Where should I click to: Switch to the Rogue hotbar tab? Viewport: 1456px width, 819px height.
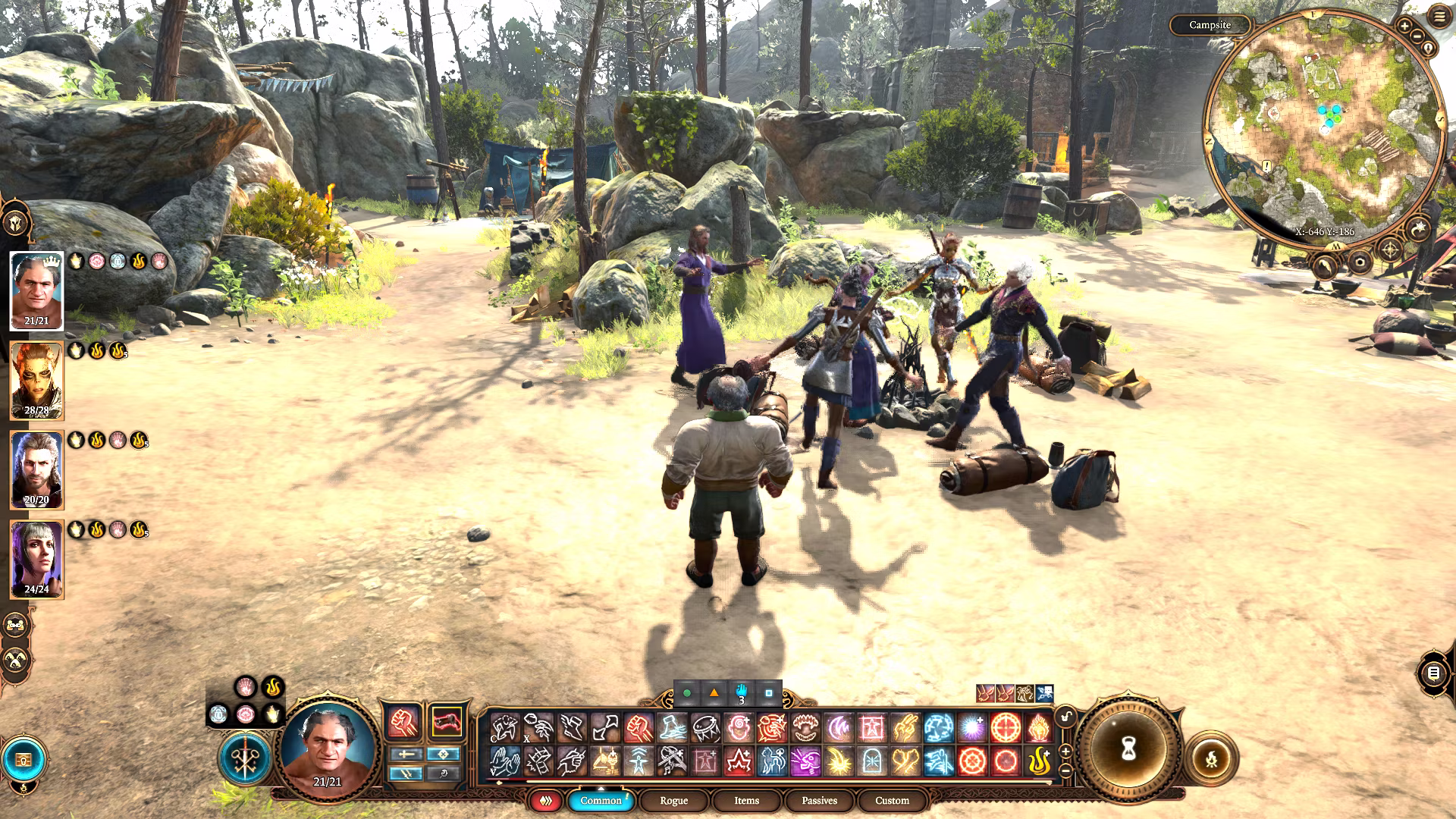click(673, 801)
